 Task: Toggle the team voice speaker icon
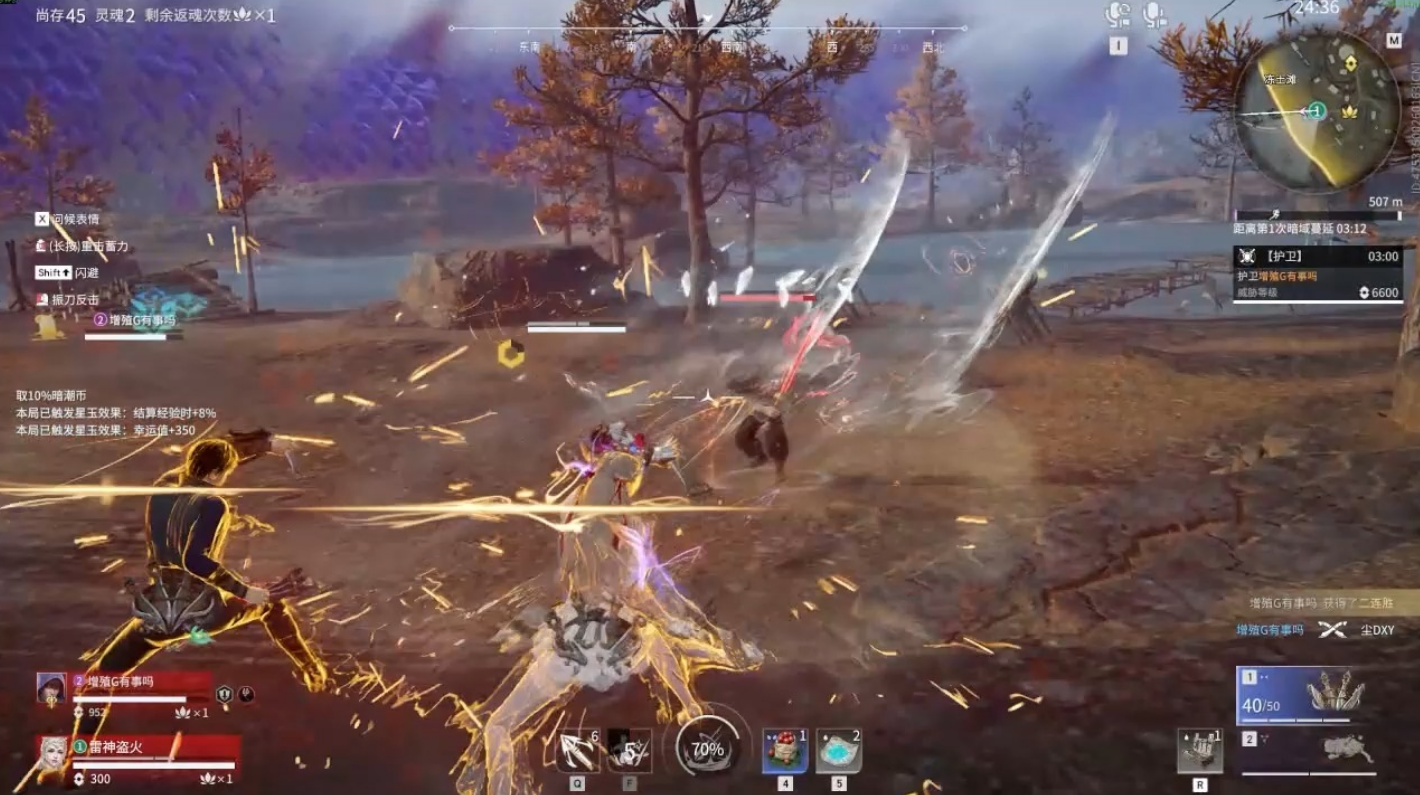1117,15
